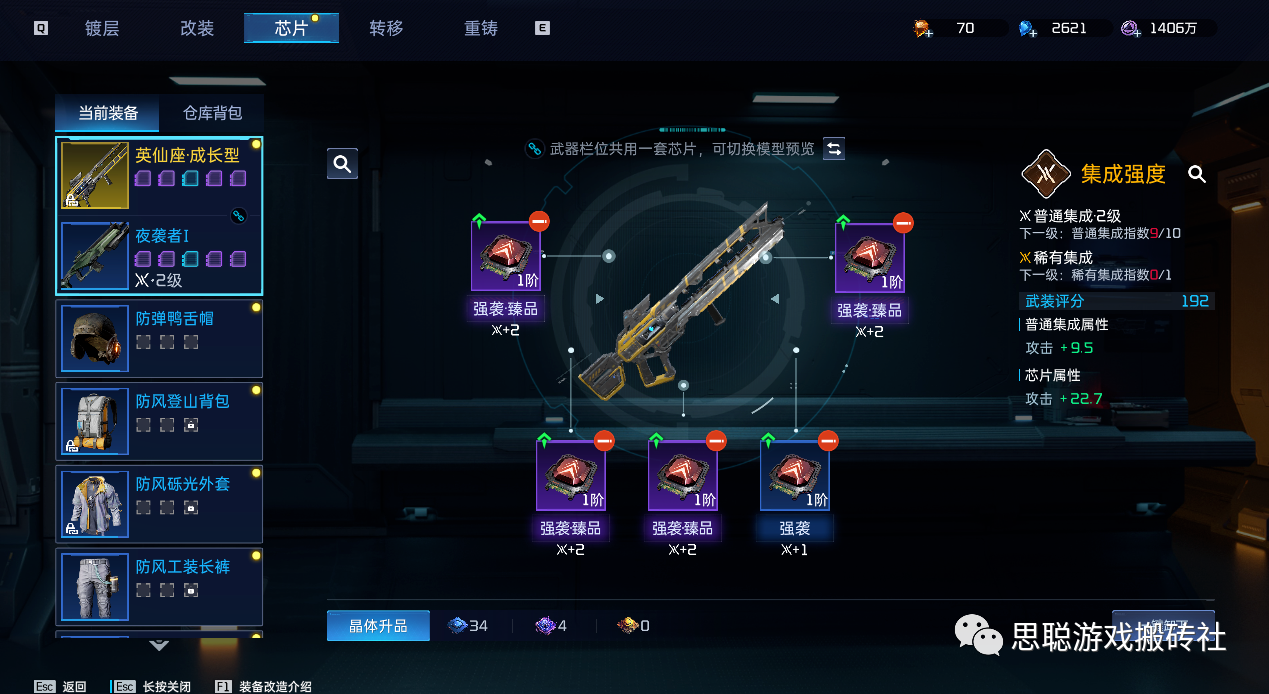
Task: Select the 转移 tab
Action: tap(386, 28)
